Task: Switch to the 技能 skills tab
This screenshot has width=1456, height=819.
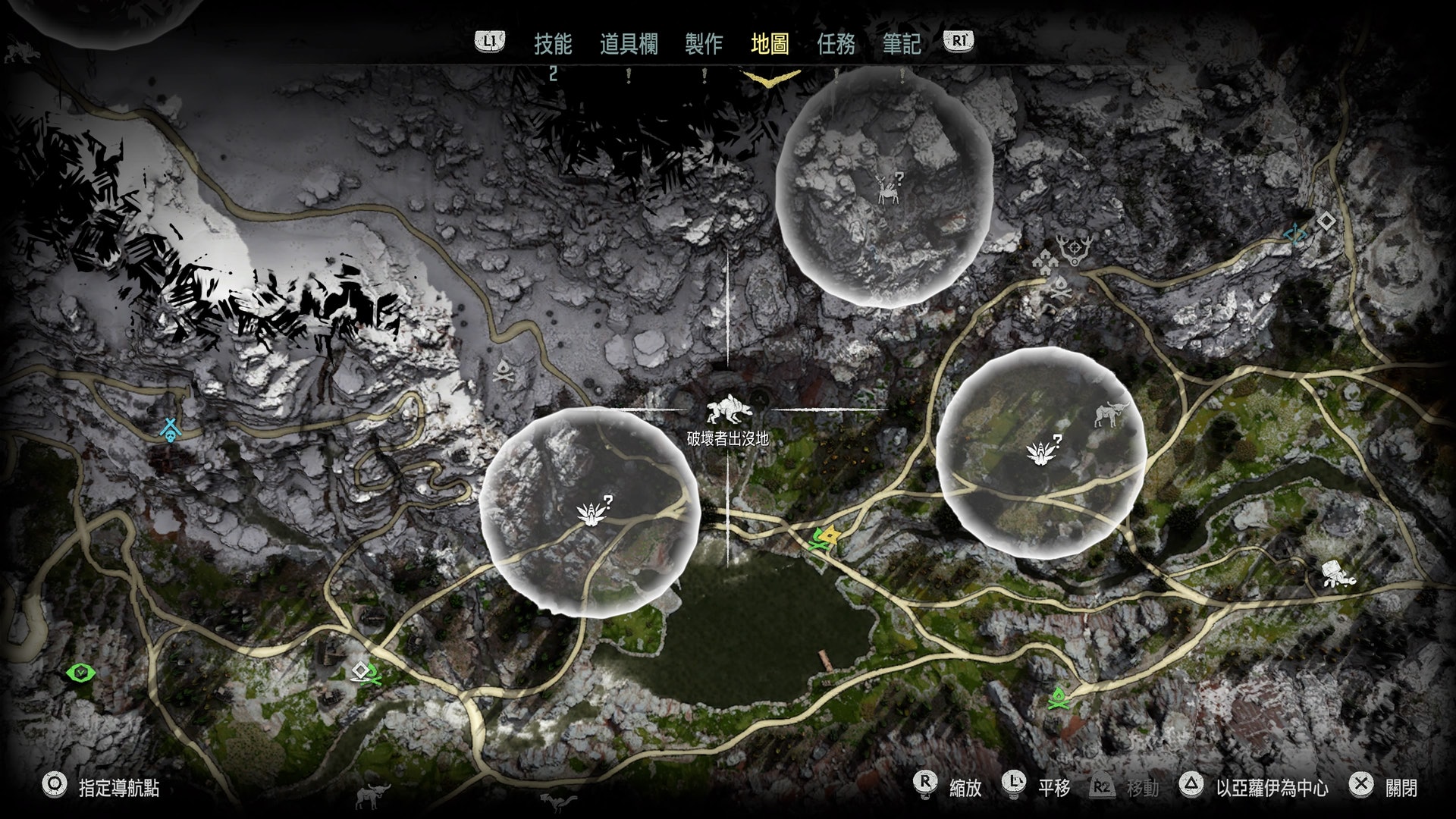Action: 552,44
